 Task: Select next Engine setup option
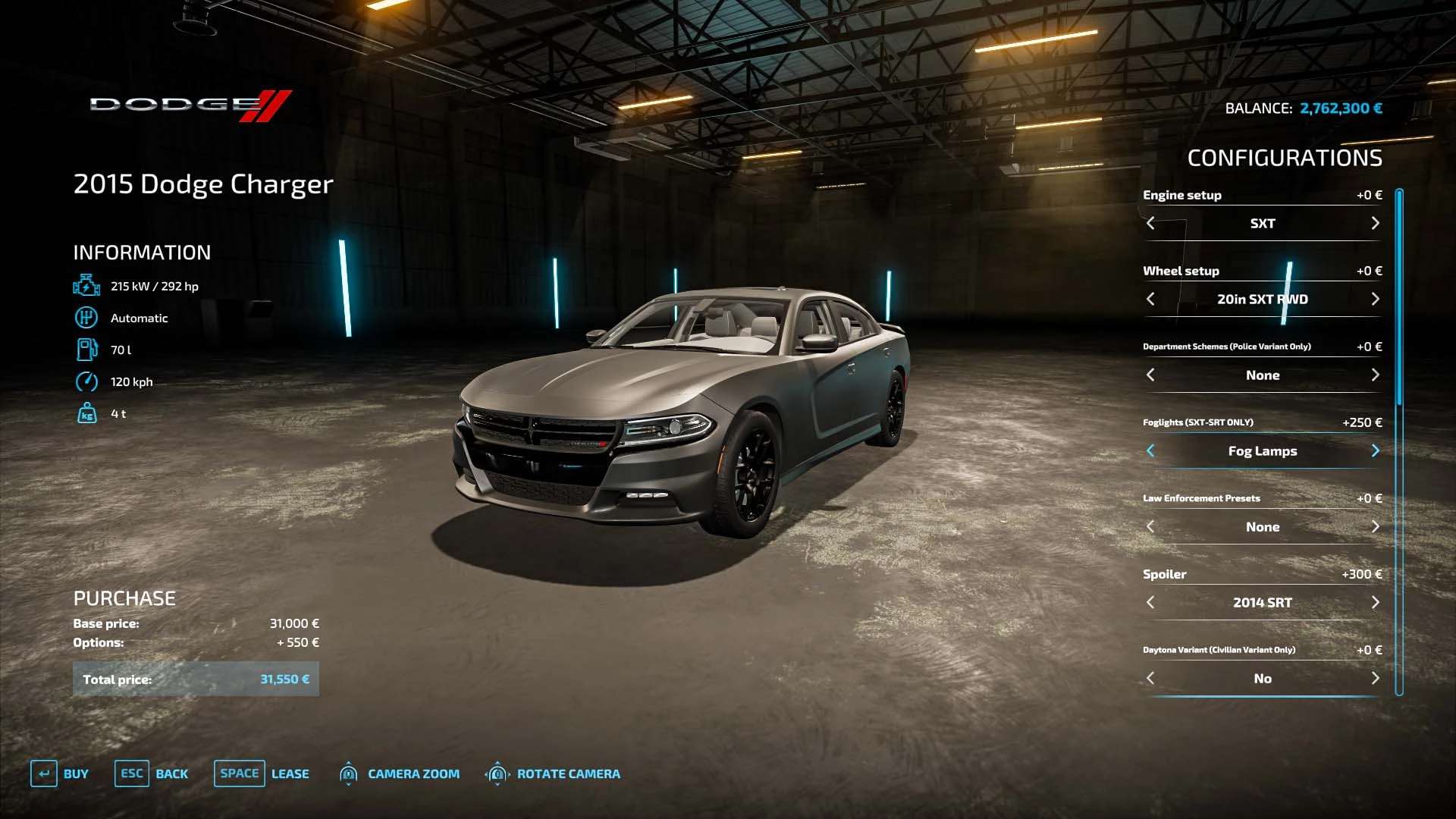coord(1375,223)
